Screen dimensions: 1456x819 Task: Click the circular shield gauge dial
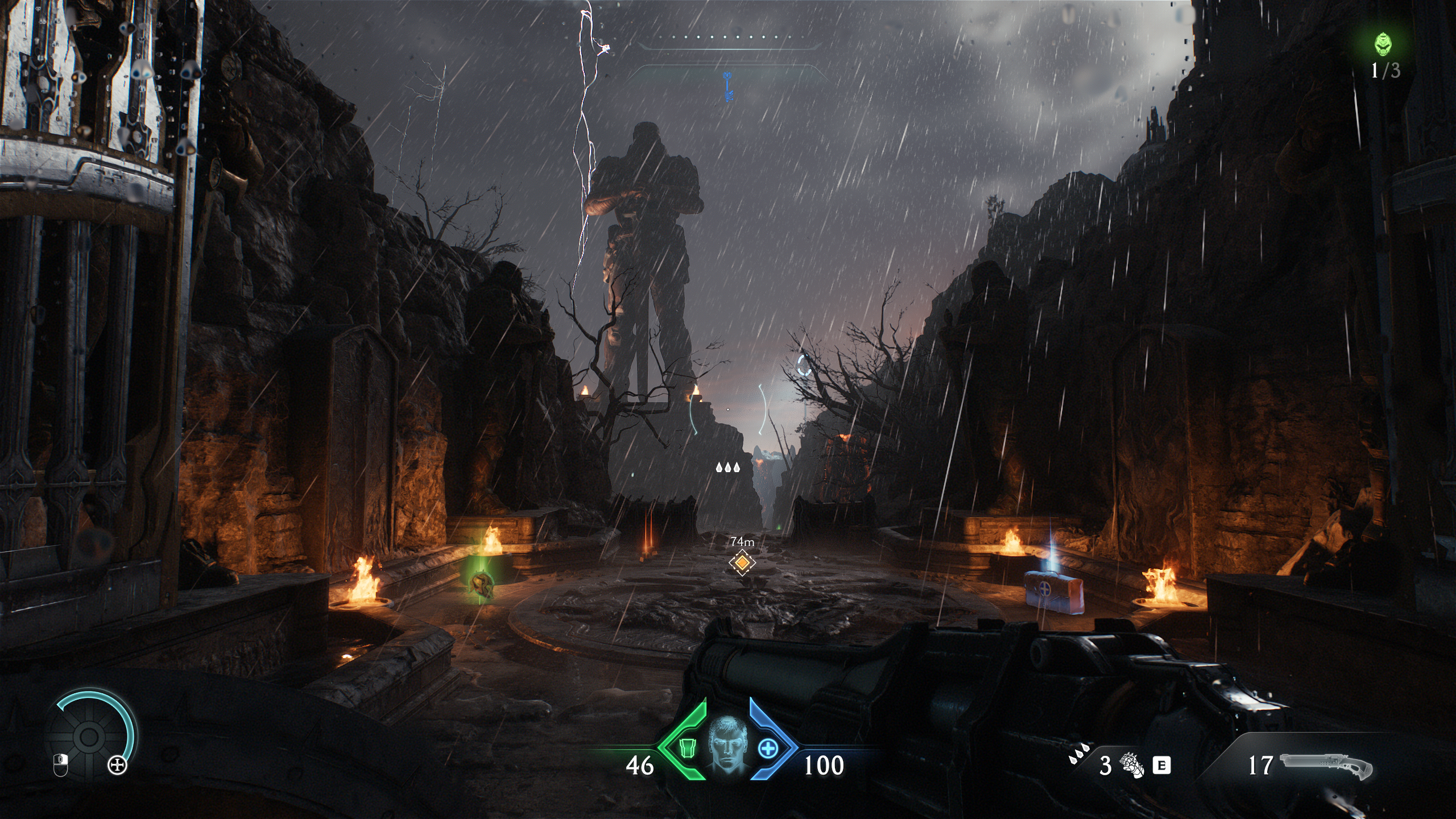pyautogui.click(x=89, y=737)
